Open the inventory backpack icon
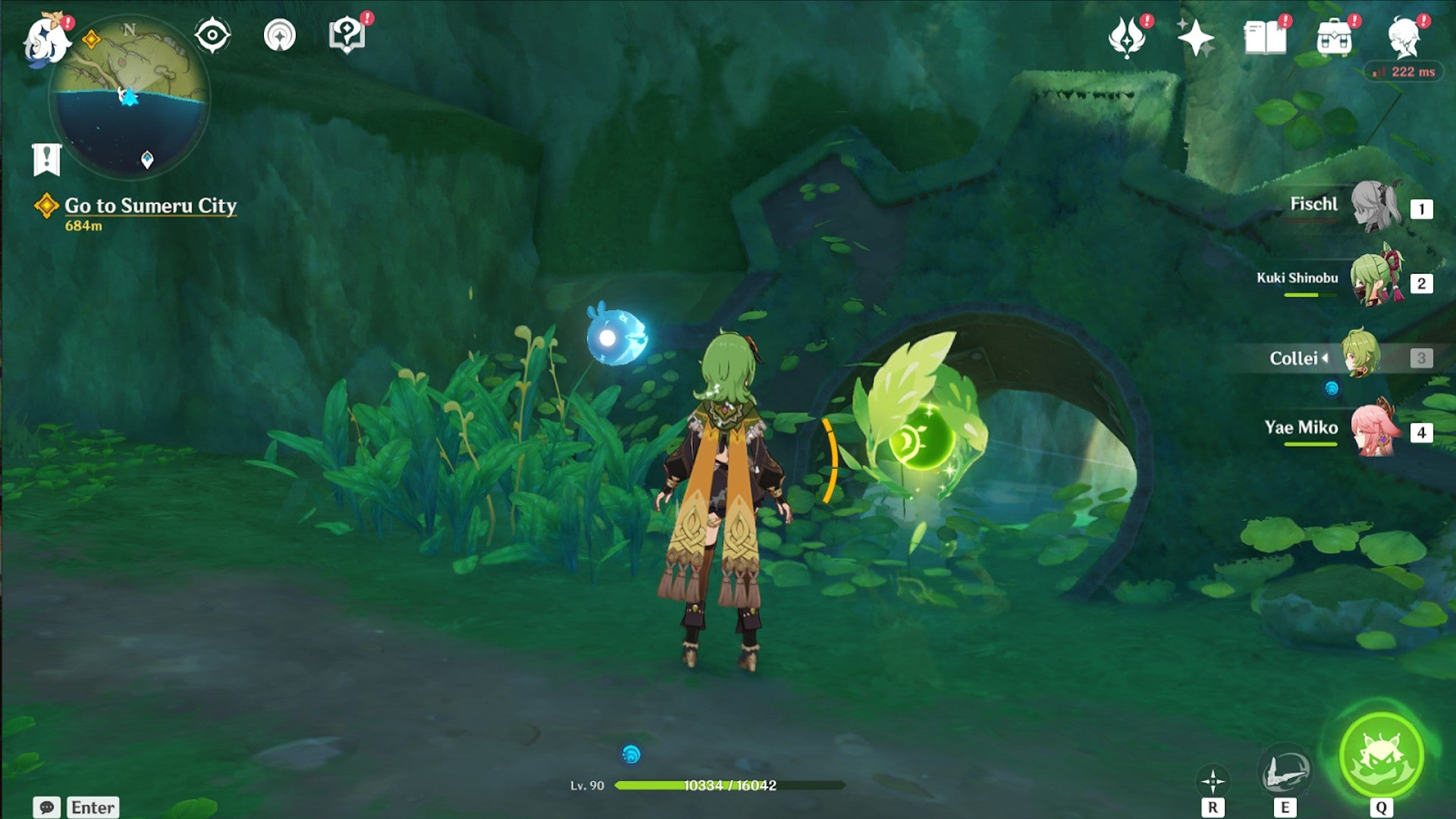 [x=1335, y=38]
